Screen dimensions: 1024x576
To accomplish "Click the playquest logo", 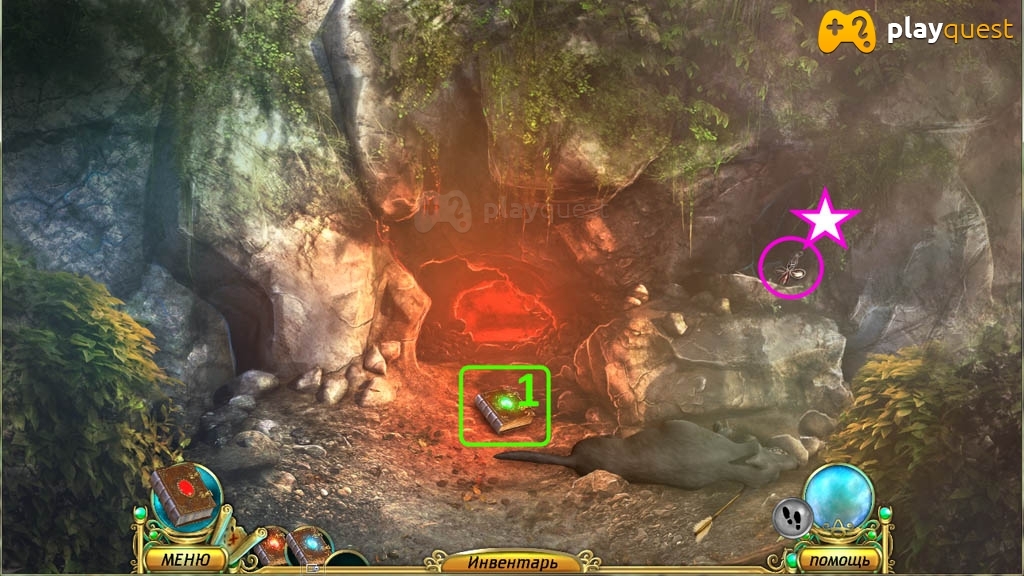I will (x=917, y=31).
